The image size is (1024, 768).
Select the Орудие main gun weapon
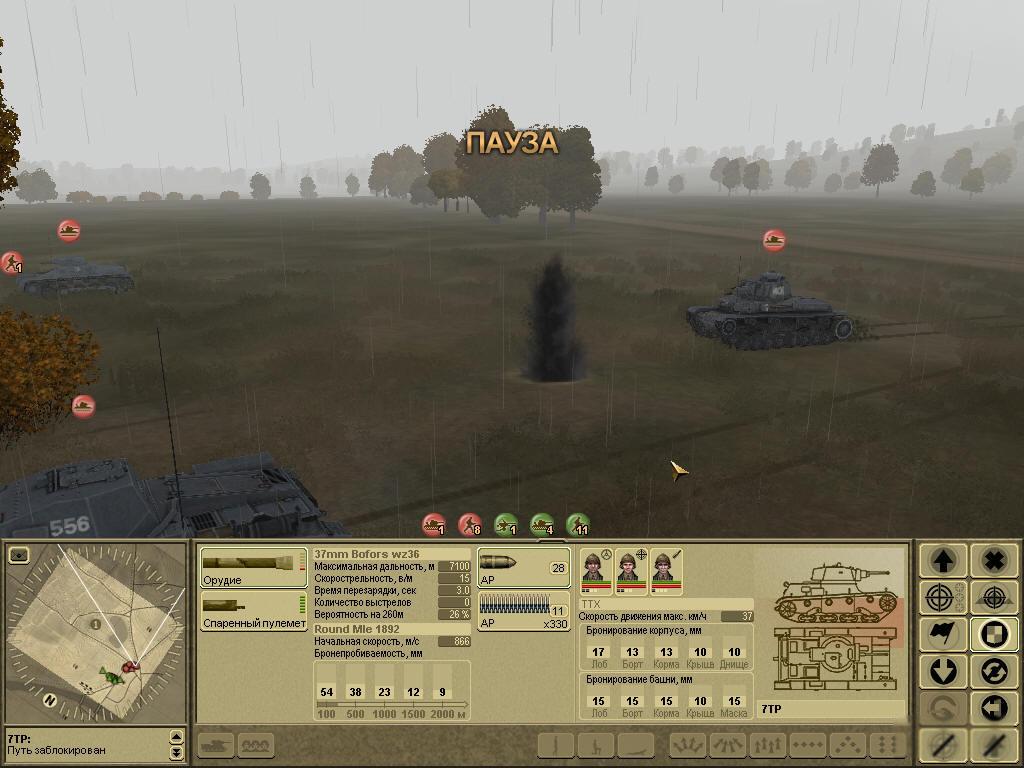(x=252, y=566)
